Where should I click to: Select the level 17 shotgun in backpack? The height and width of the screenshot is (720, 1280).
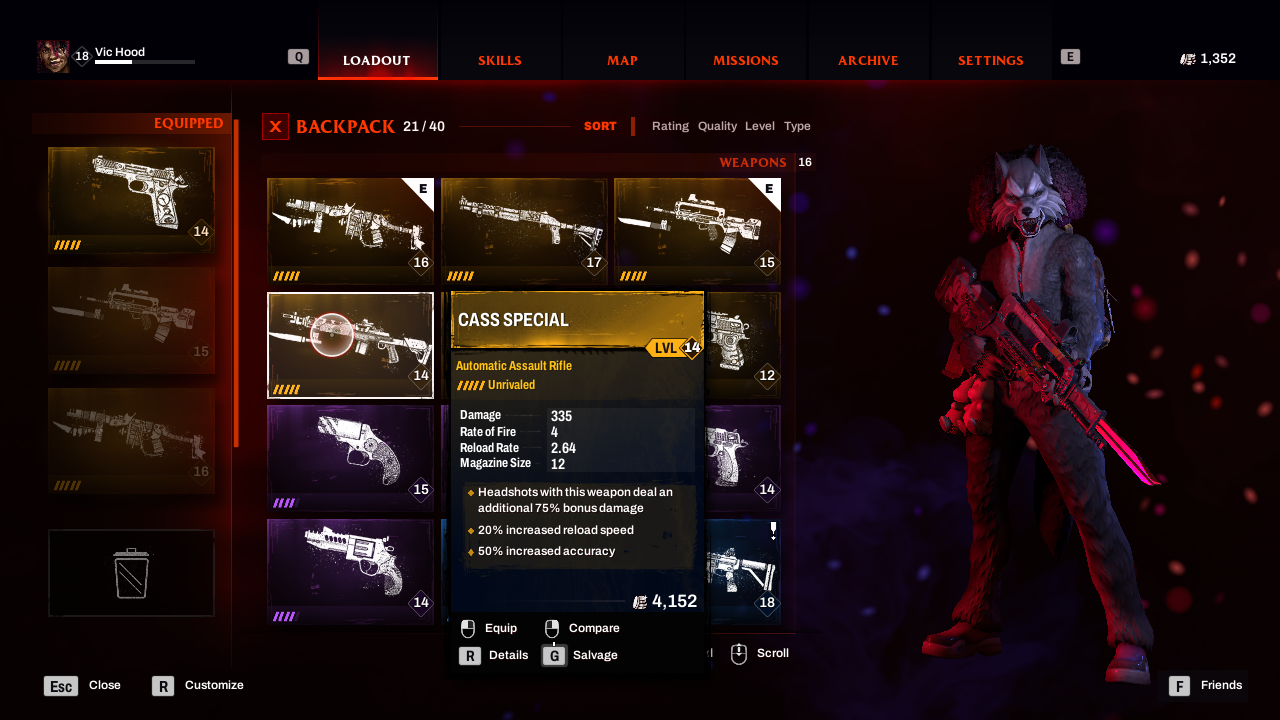click(x=524, y=230)
